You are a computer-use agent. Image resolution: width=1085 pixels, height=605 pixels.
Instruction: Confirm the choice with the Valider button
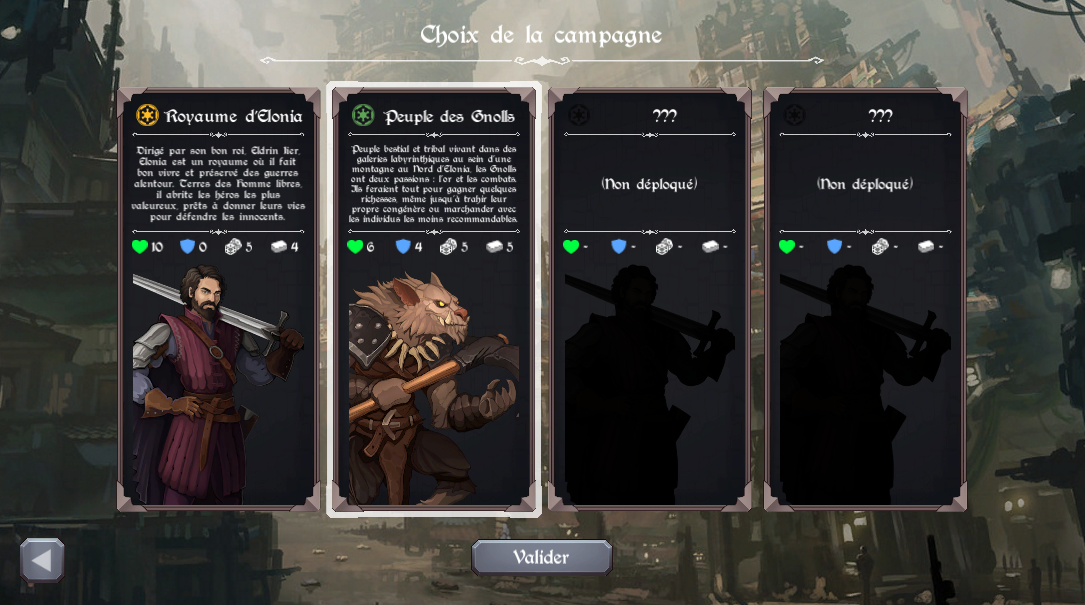point(541,557)
